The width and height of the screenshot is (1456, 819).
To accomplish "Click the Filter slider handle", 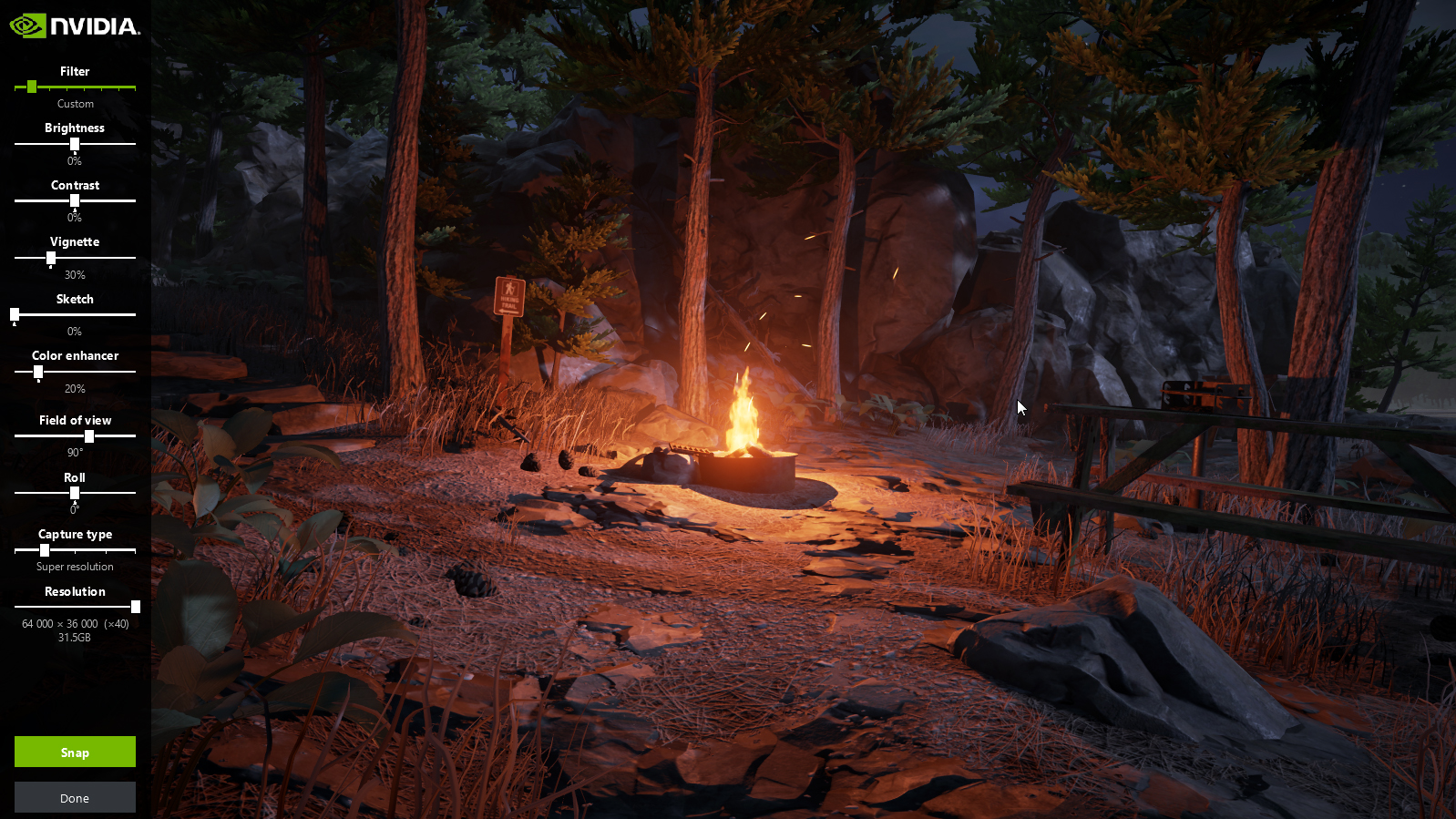I will (32, 87).
